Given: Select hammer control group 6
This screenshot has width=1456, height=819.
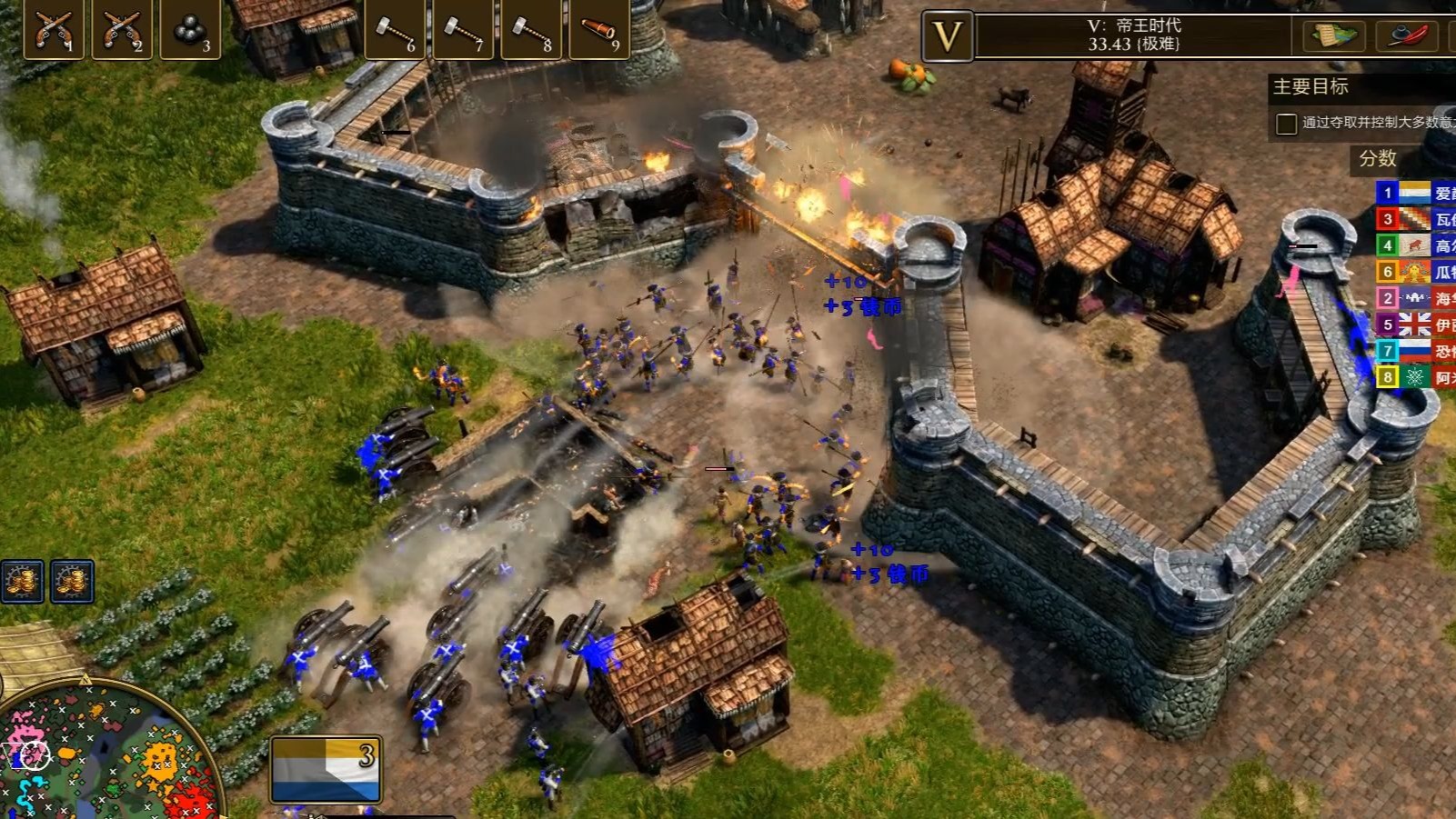Looking at the screenshot, I should pyautogui.click(x=395, y=29).
